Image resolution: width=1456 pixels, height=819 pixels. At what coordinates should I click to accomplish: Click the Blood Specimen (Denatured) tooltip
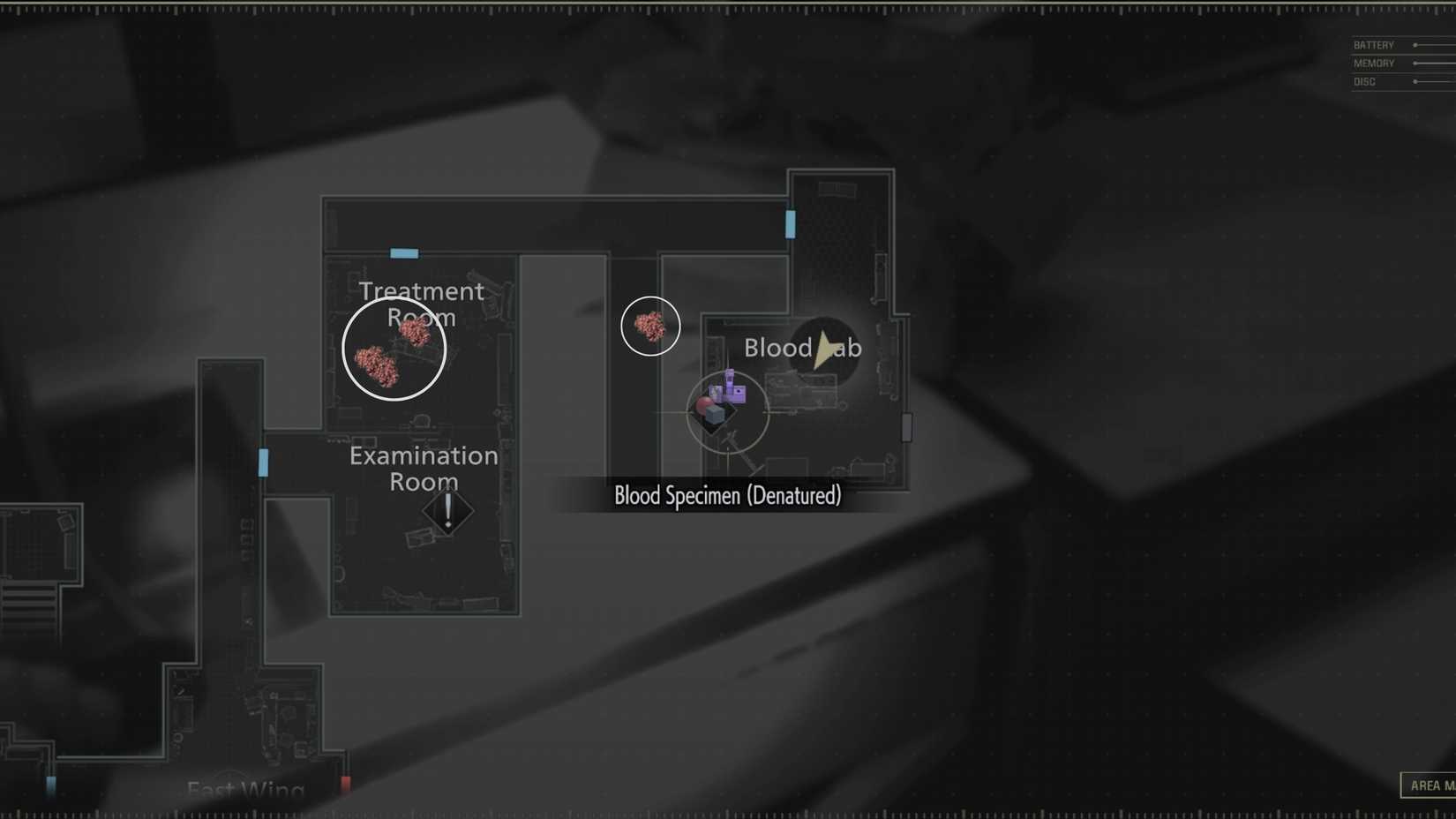click(727, 496)
